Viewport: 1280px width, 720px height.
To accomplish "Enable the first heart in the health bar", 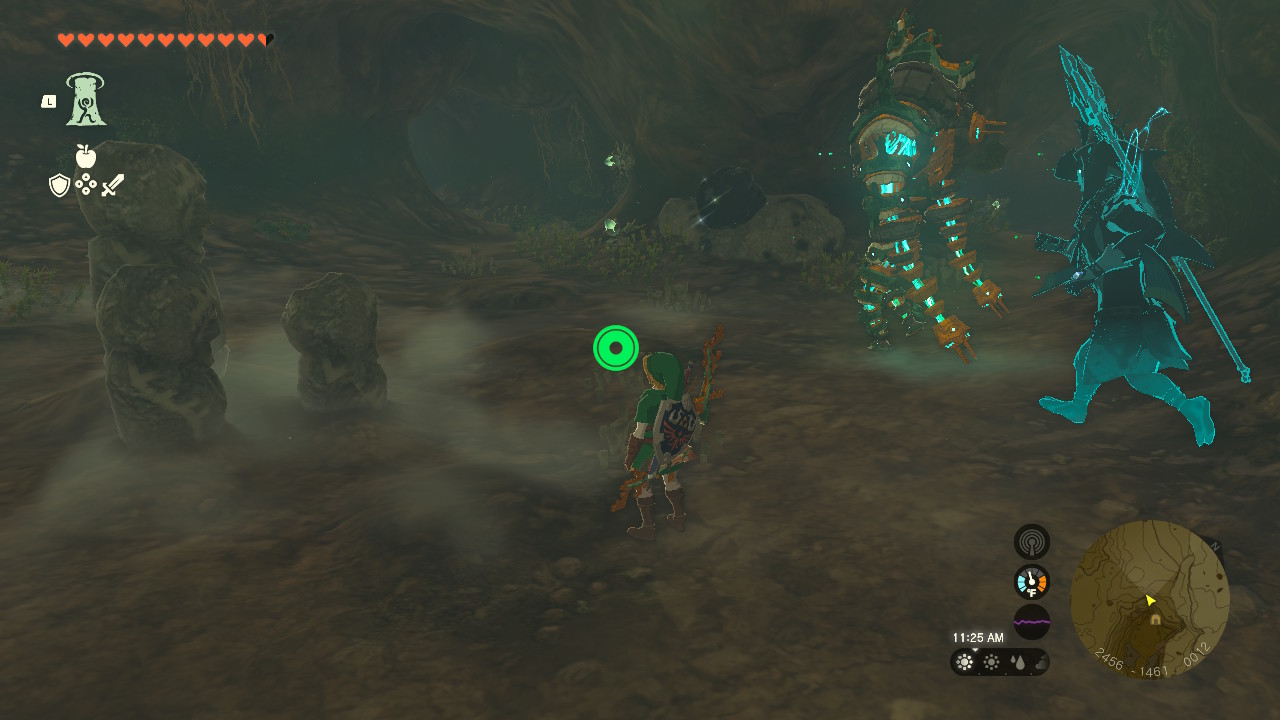I will tap(64, 40).
